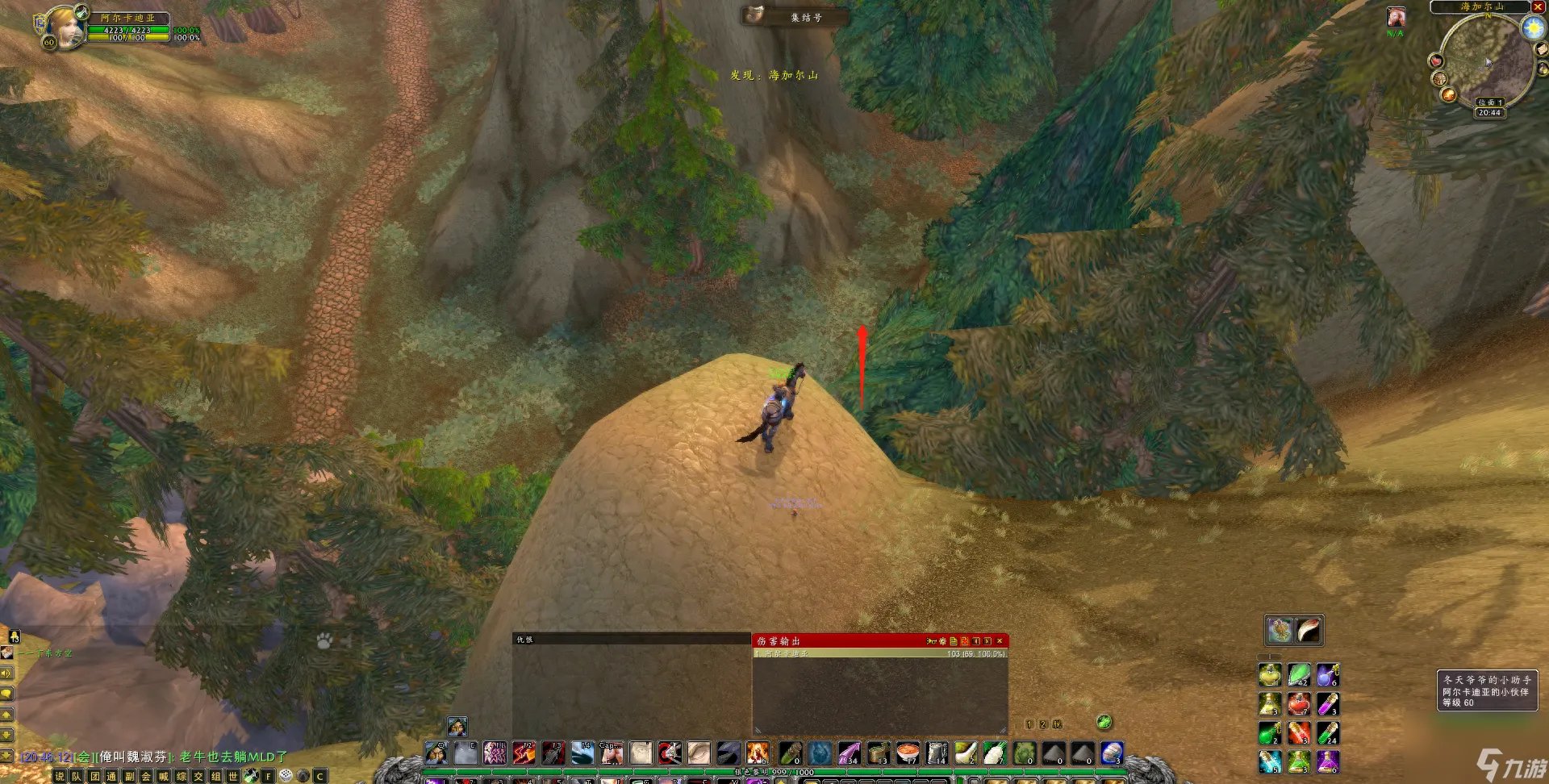
Task: Click the sun day-night indicator on minimap
Action: [x=1532, y=28]
